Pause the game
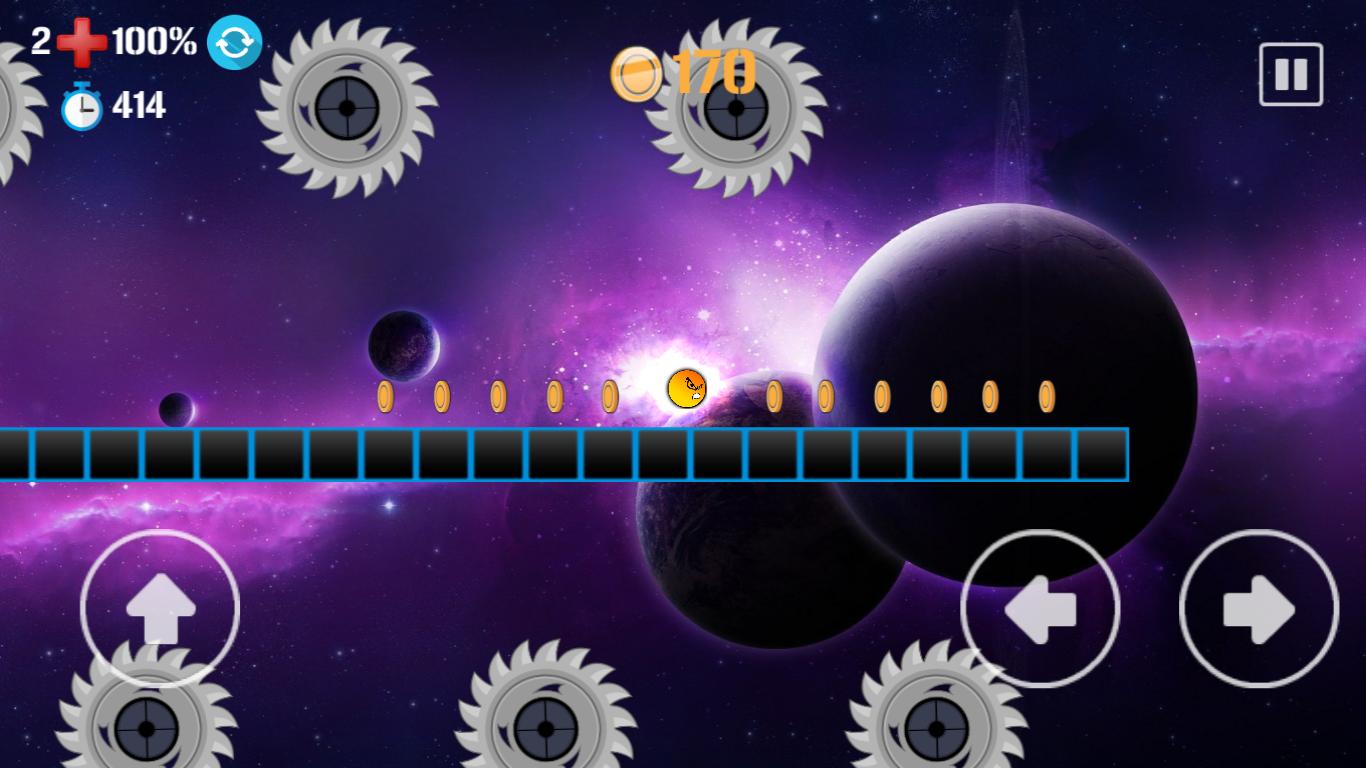Image resolution: width=1366 pixels, height=768 pixels. point(1290,74)
